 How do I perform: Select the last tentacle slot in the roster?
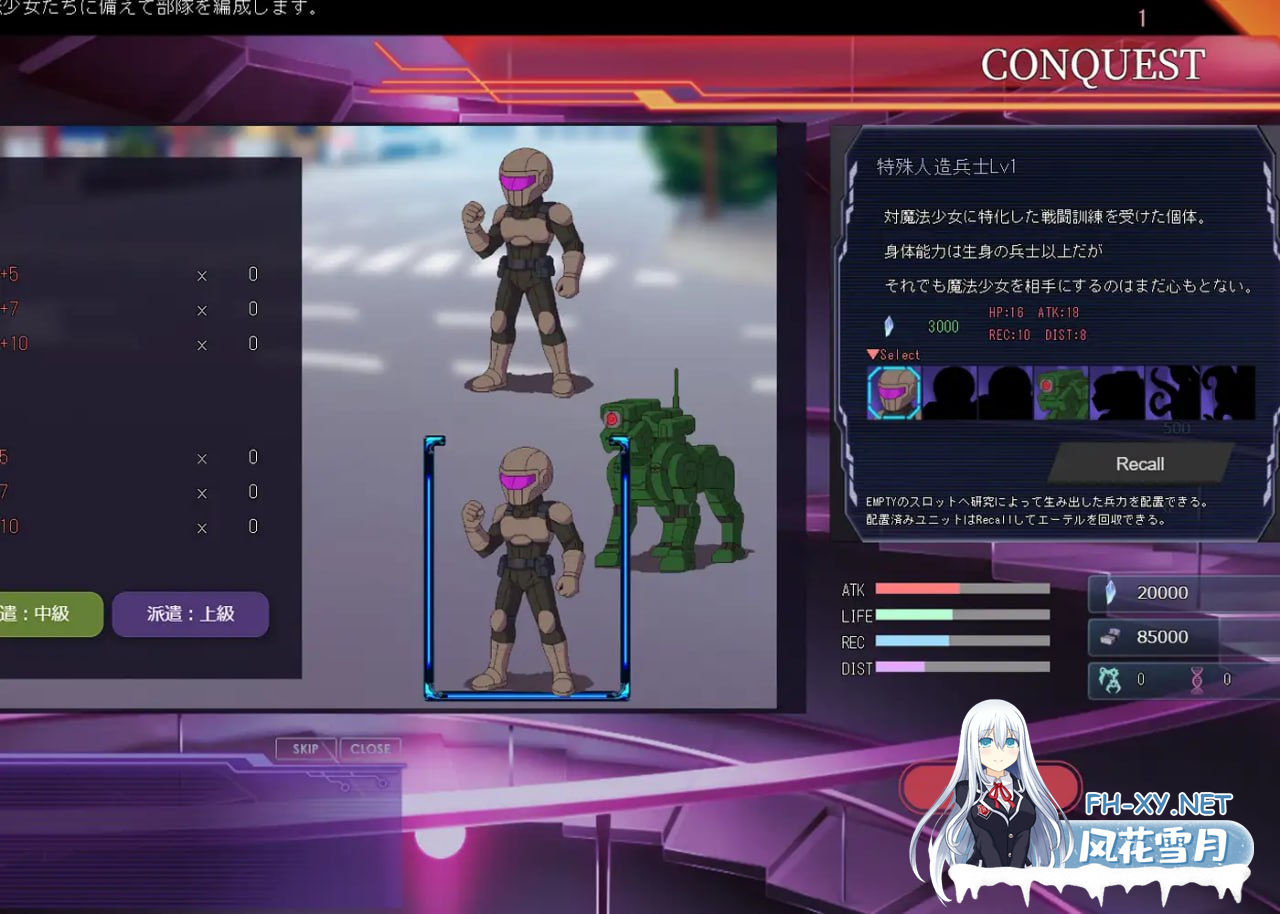coord(1229,393)
